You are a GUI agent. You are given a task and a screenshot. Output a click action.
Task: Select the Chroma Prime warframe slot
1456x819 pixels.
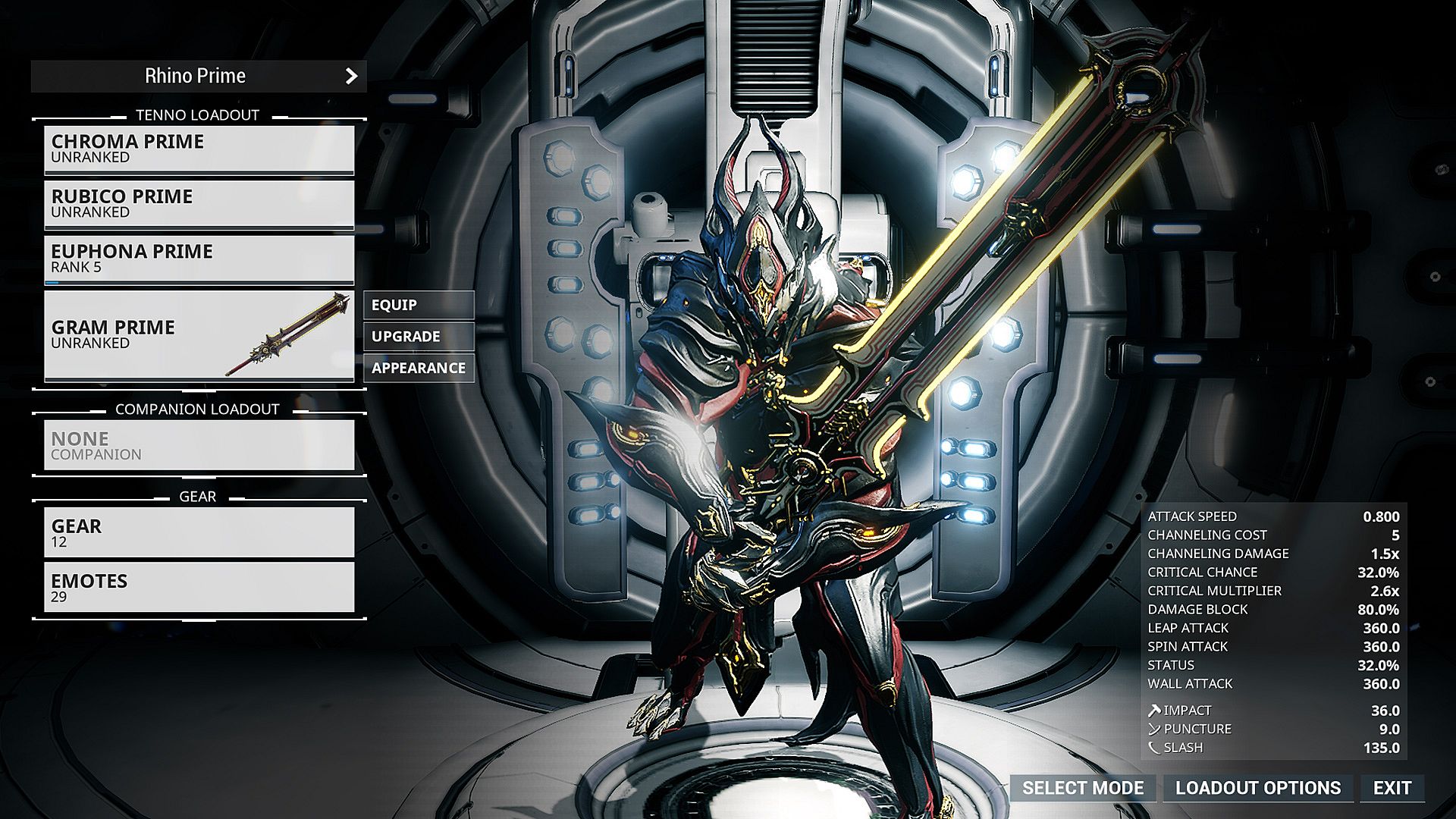[199, 149]
